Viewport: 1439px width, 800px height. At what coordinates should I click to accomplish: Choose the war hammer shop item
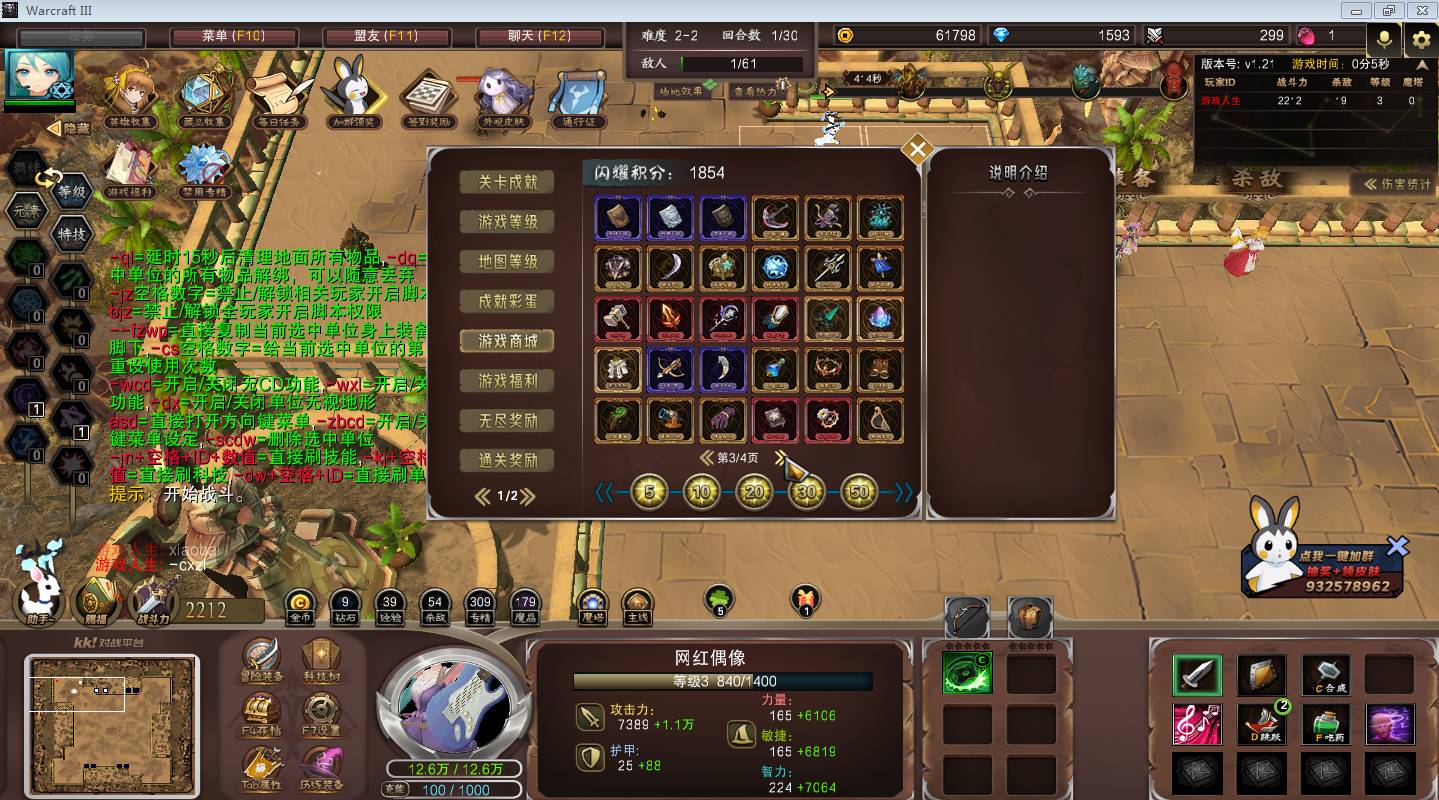618,319
